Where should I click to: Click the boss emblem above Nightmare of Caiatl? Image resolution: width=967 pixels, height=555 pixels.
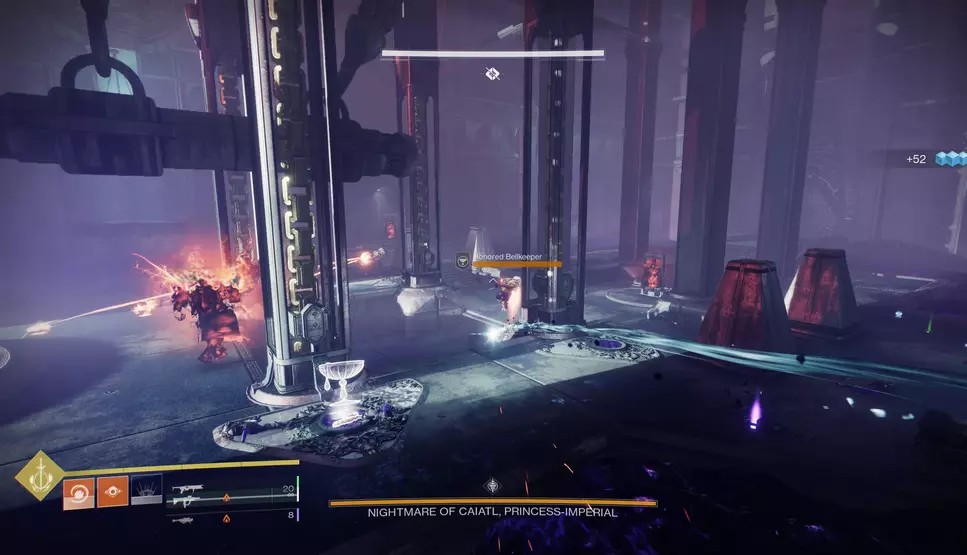(492, 486)
